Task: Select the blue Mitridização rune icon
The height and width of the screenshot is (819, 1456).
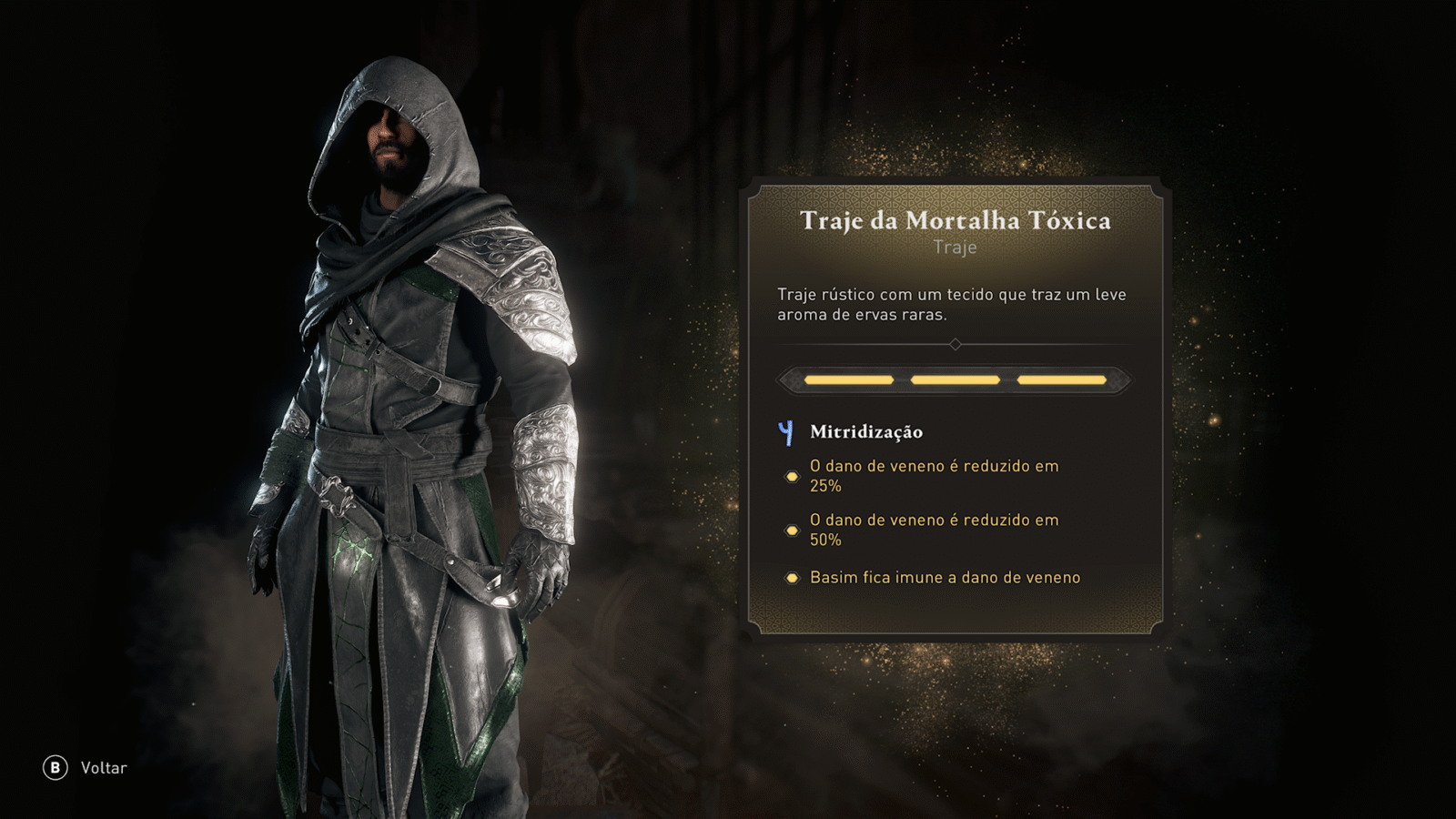Action: tap(784, 432)
